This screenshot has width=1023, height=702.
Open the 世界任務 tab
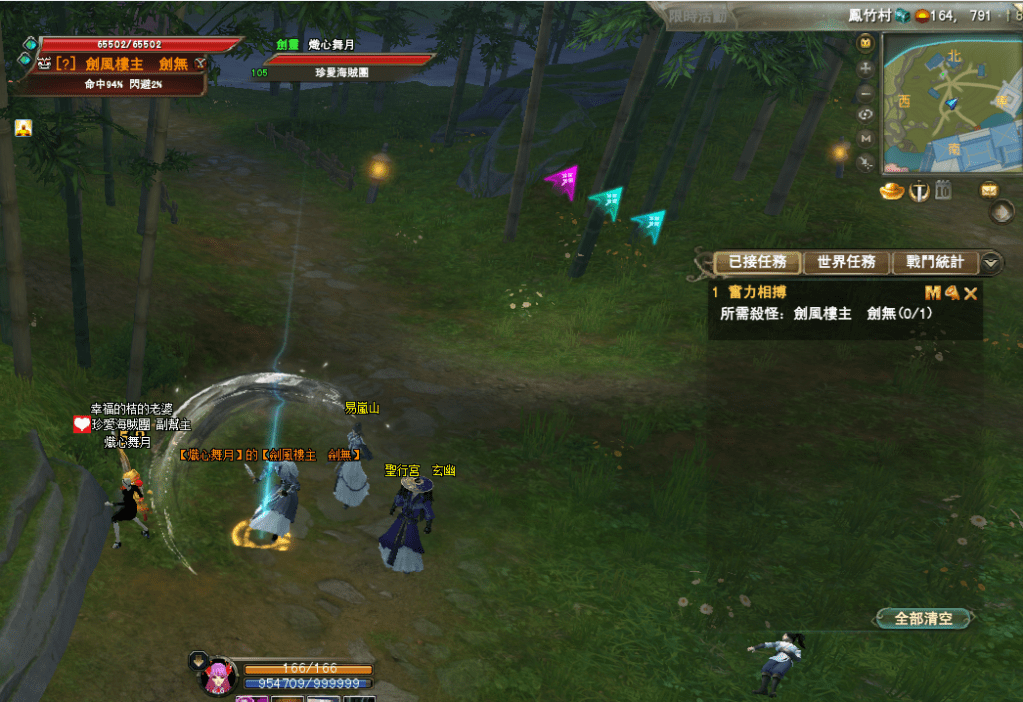click(846, 262)
